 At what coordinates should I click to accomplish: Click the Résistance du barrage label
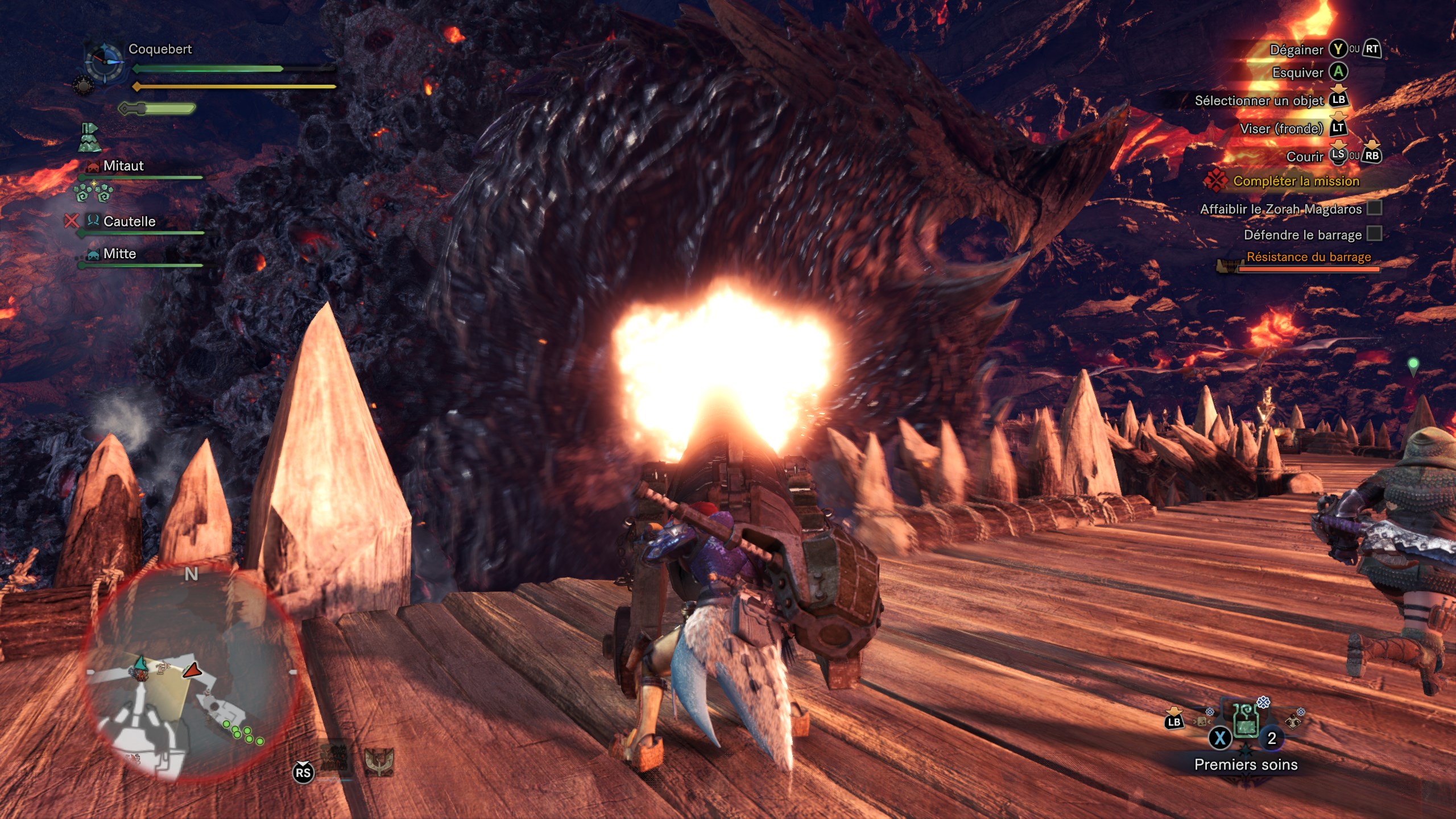pos(1308,257)
